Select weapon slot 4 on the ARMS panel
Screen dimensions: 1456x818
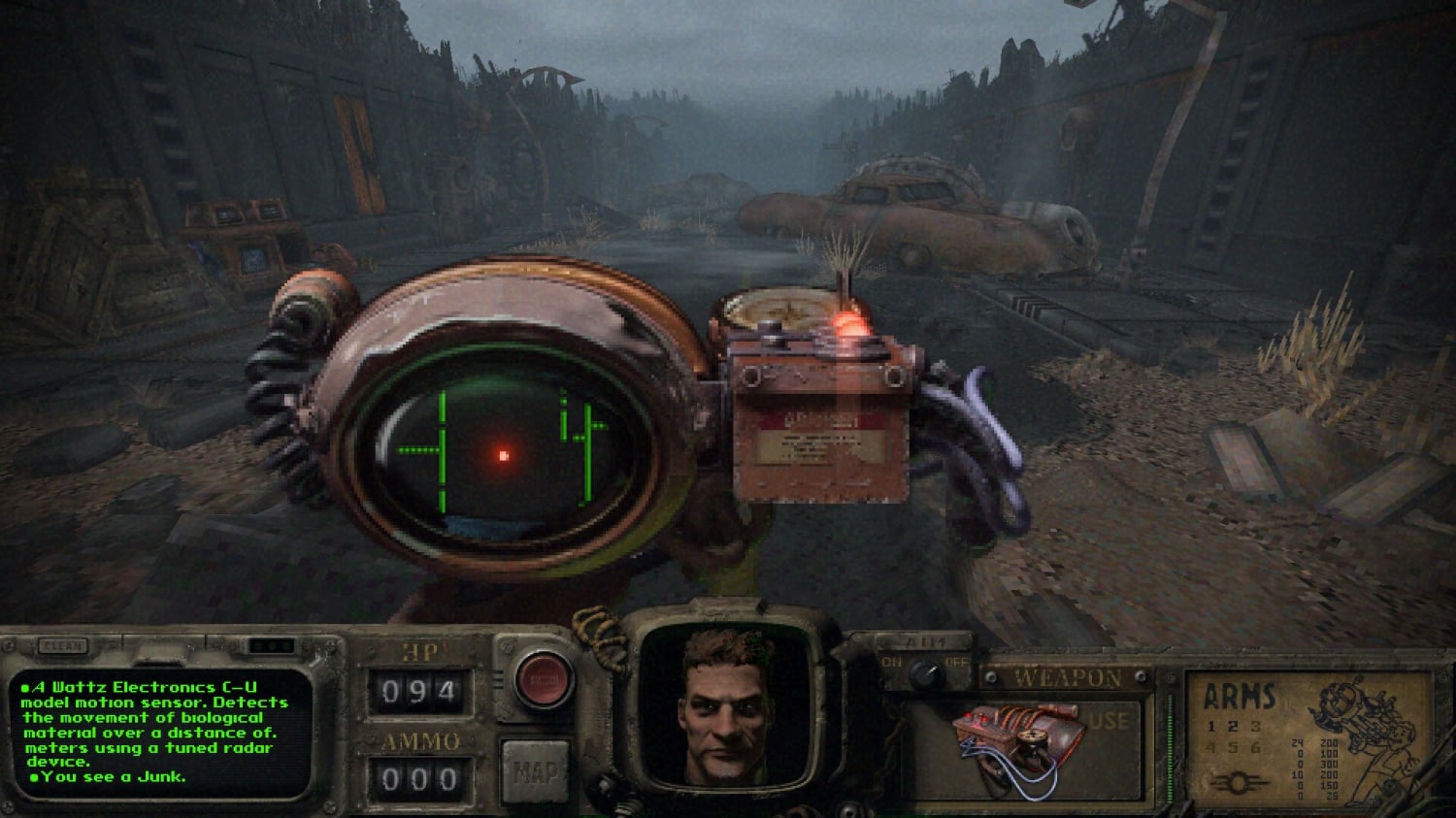click(1210, 748)
